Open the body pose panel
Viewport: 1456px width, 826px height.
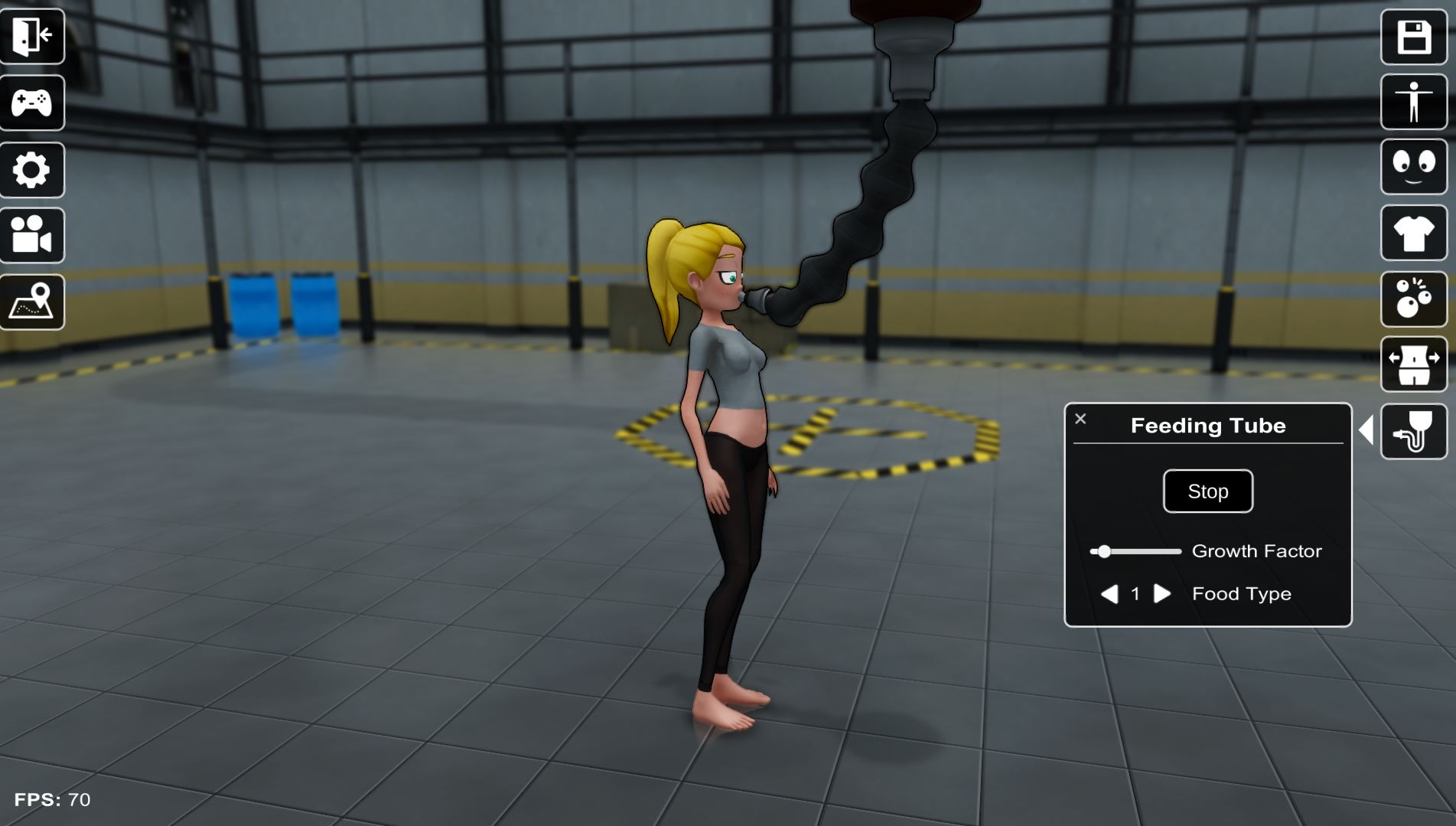pyautogui.click(x=1413, y=102)
